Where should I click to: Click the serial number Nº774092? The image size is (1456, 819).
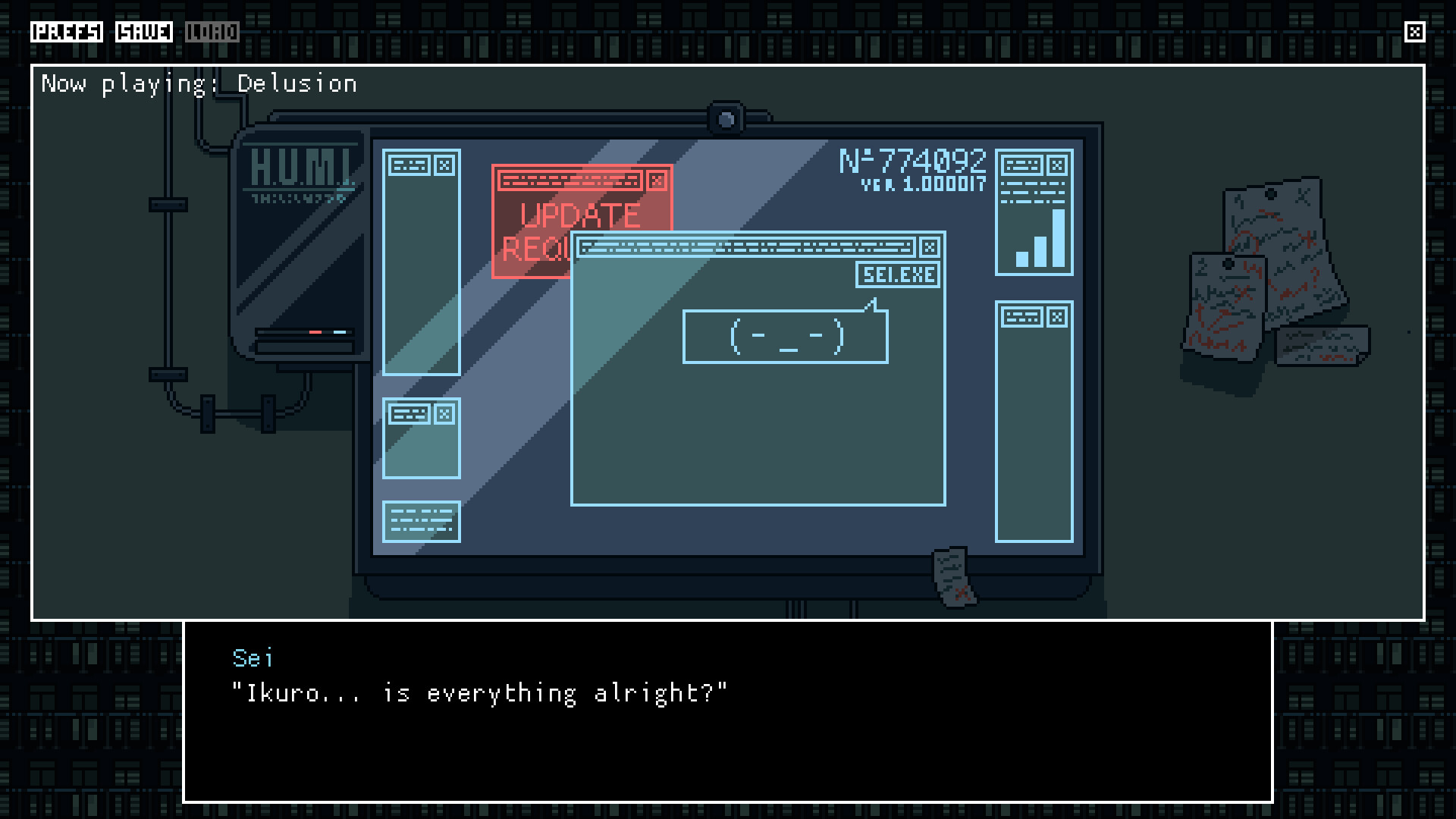coord(913,159)
